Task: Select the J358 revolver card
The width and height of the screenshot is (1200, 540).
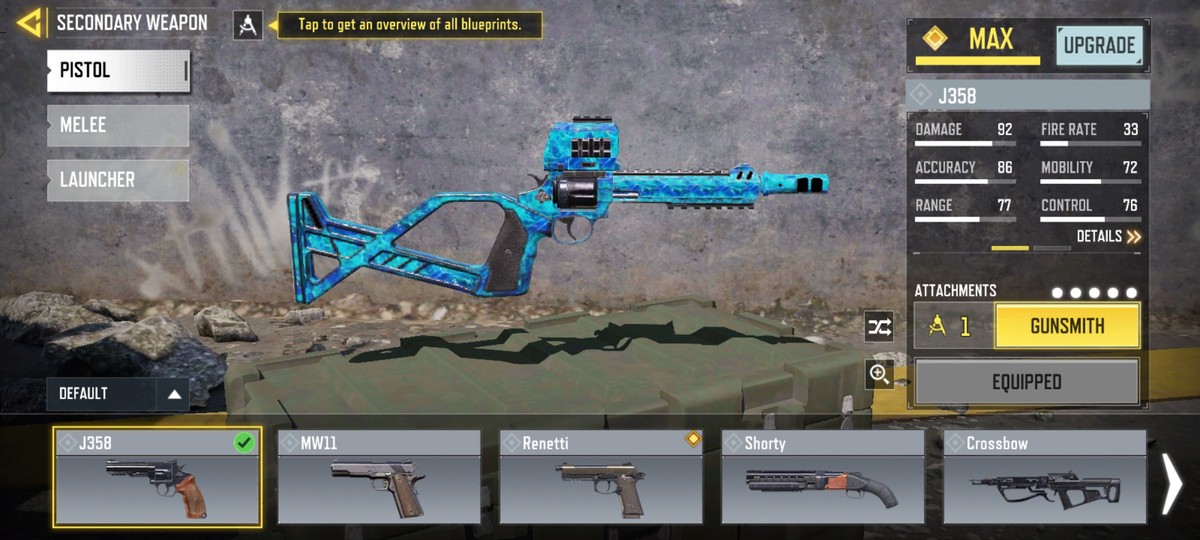Action: (x=157, y=478)
